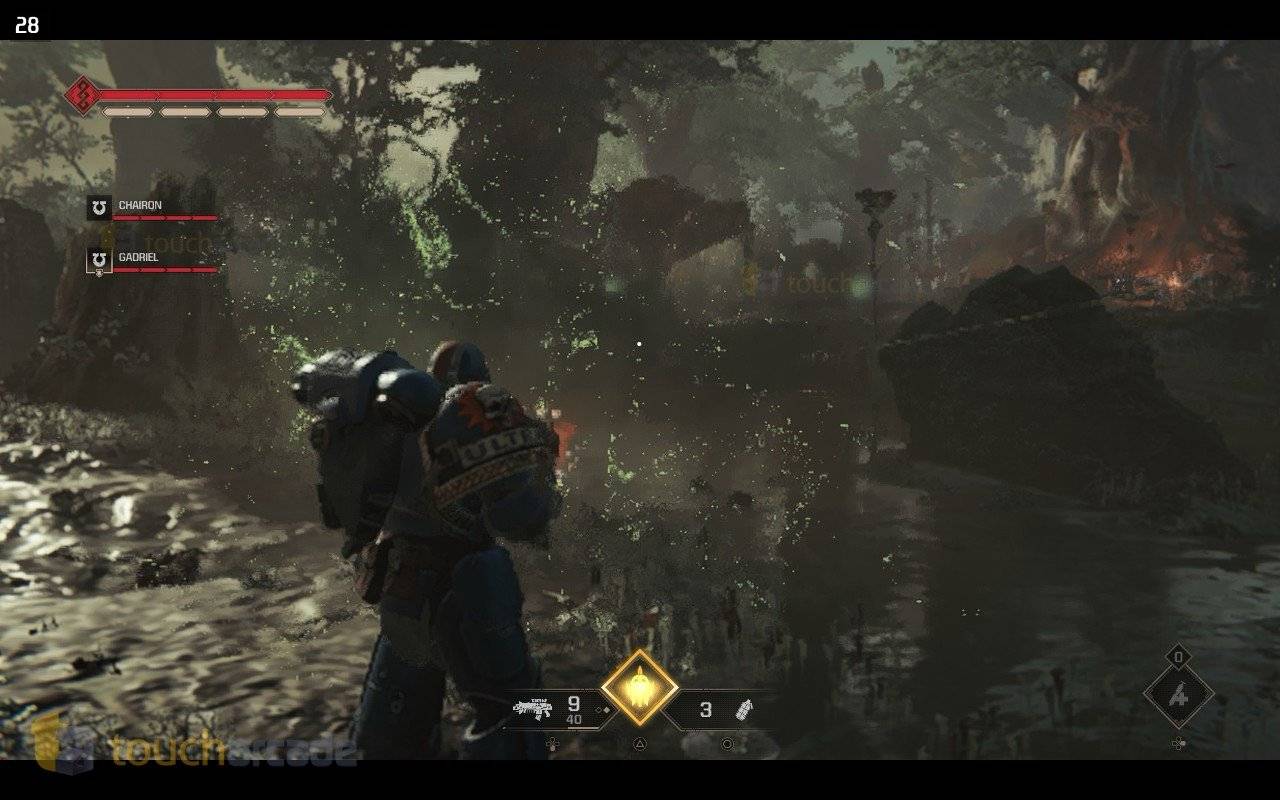Viewport: 1280px width, 800px height.
Task: Click the red player emblem beside health bar
Action: [x=80, y=96]
